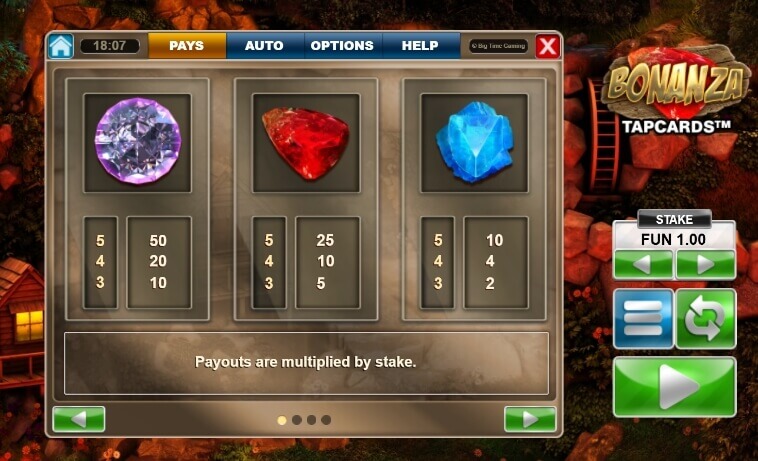Open the OPTIONS tab
This screenshot has height=461, width=758.
coord(342,46)
